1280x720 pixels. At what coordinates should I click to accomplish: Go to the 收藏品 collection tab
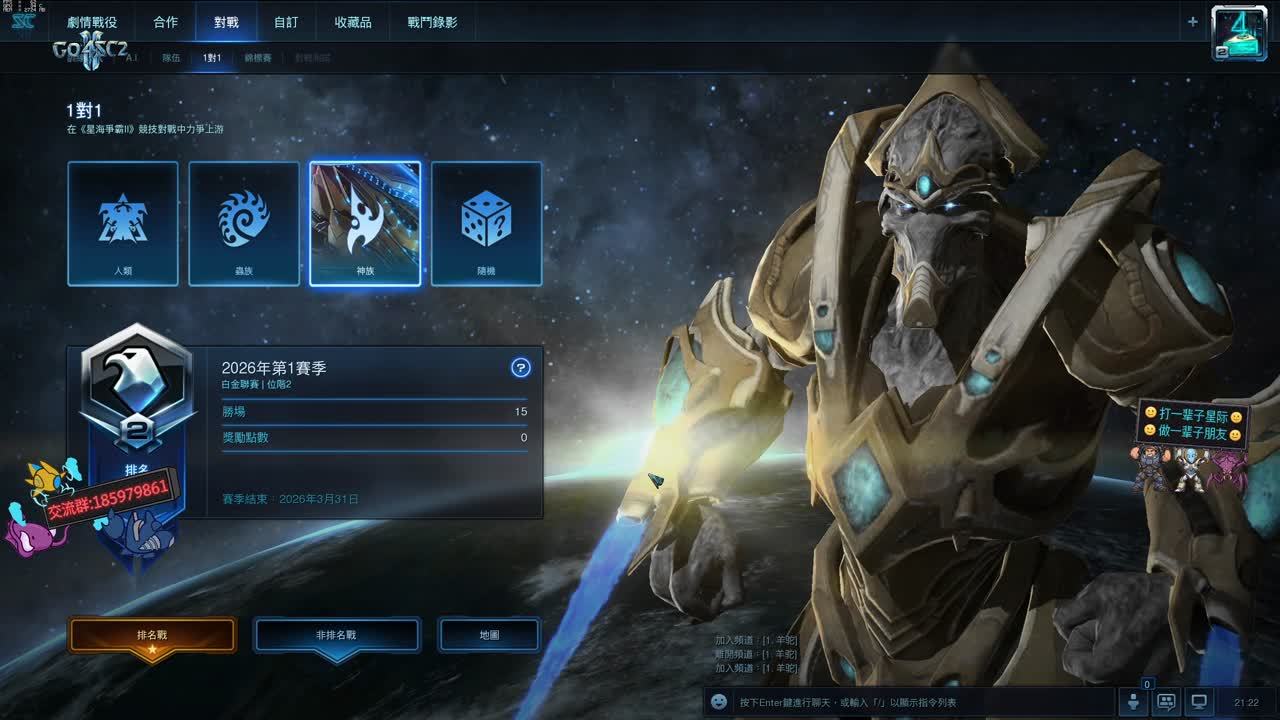353,22
